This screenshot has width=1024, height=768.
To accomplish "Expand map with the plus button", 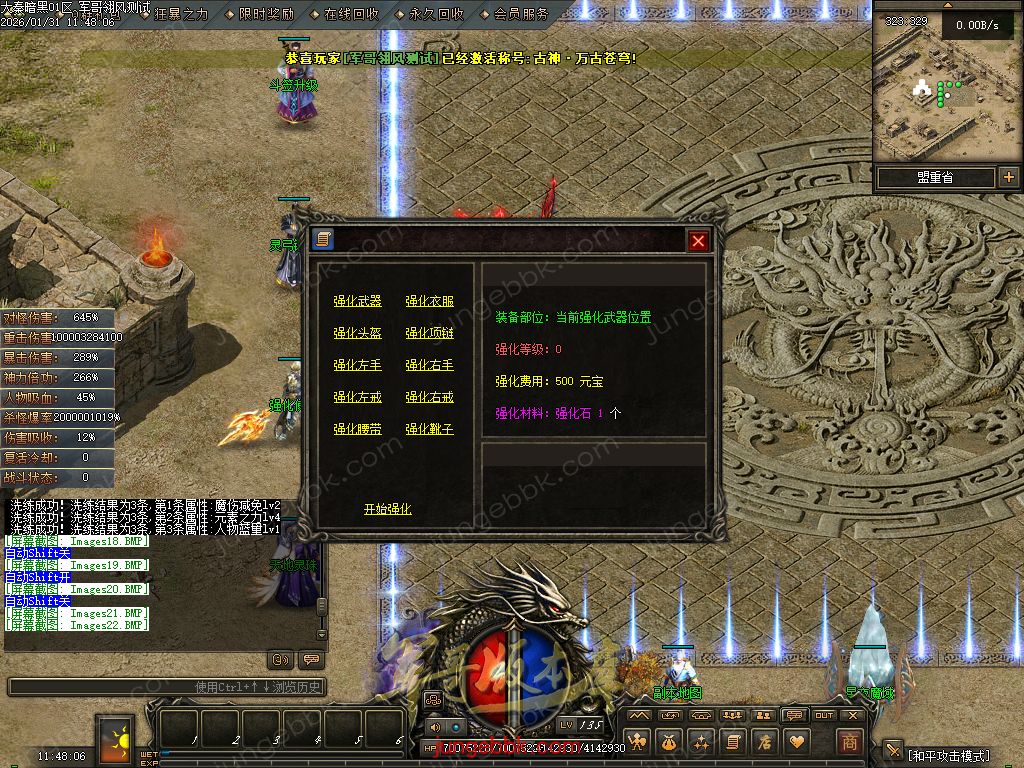I will (x=1008, y=177).
